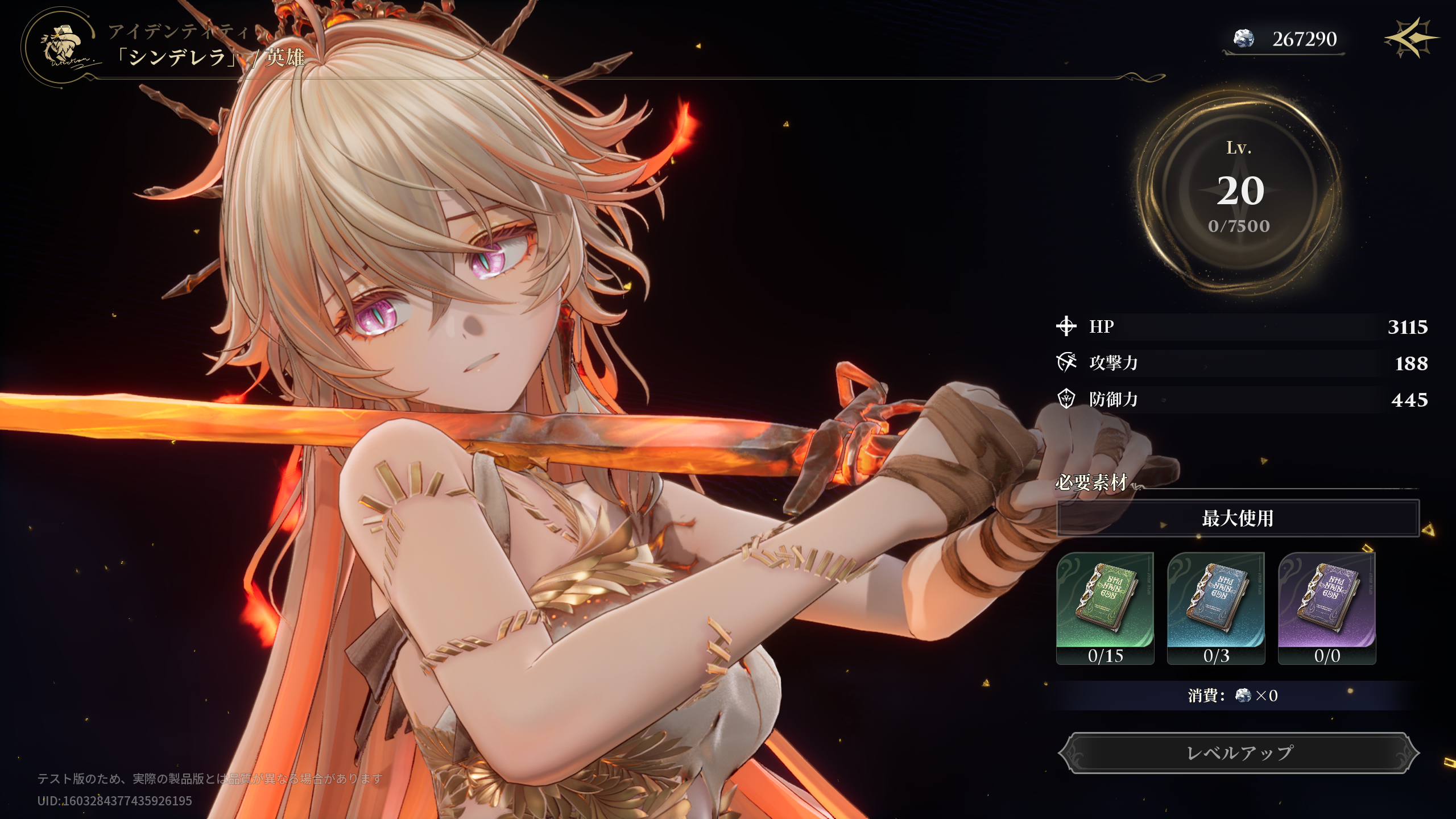Click the レベルアップ level-up button
1456x819 pixels.
coord(1239,753)
